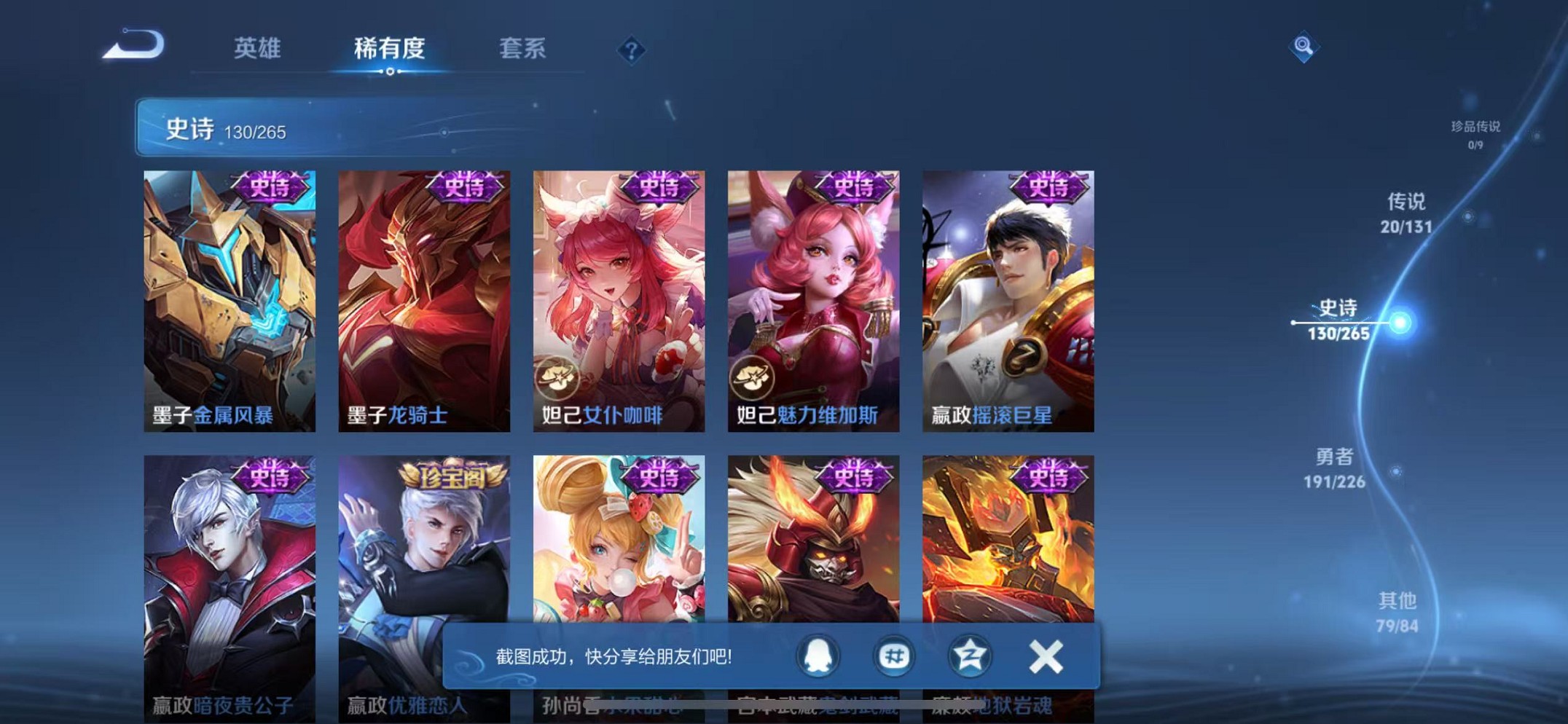
Task: Share via the hashtag community icon
Action: click(x=893, y=656)
